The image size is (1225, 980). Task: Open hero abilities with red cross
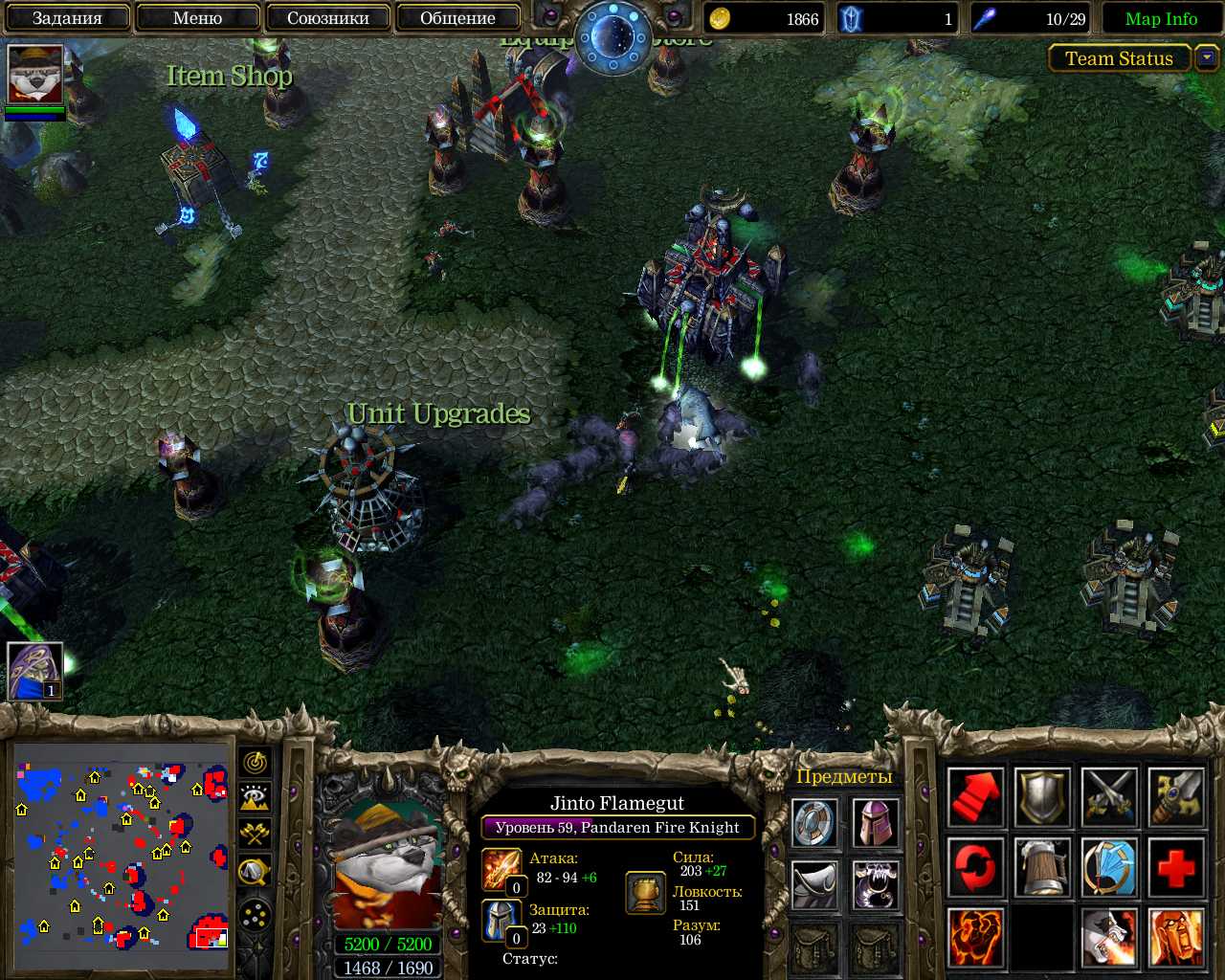click(x=1176, y=868)
